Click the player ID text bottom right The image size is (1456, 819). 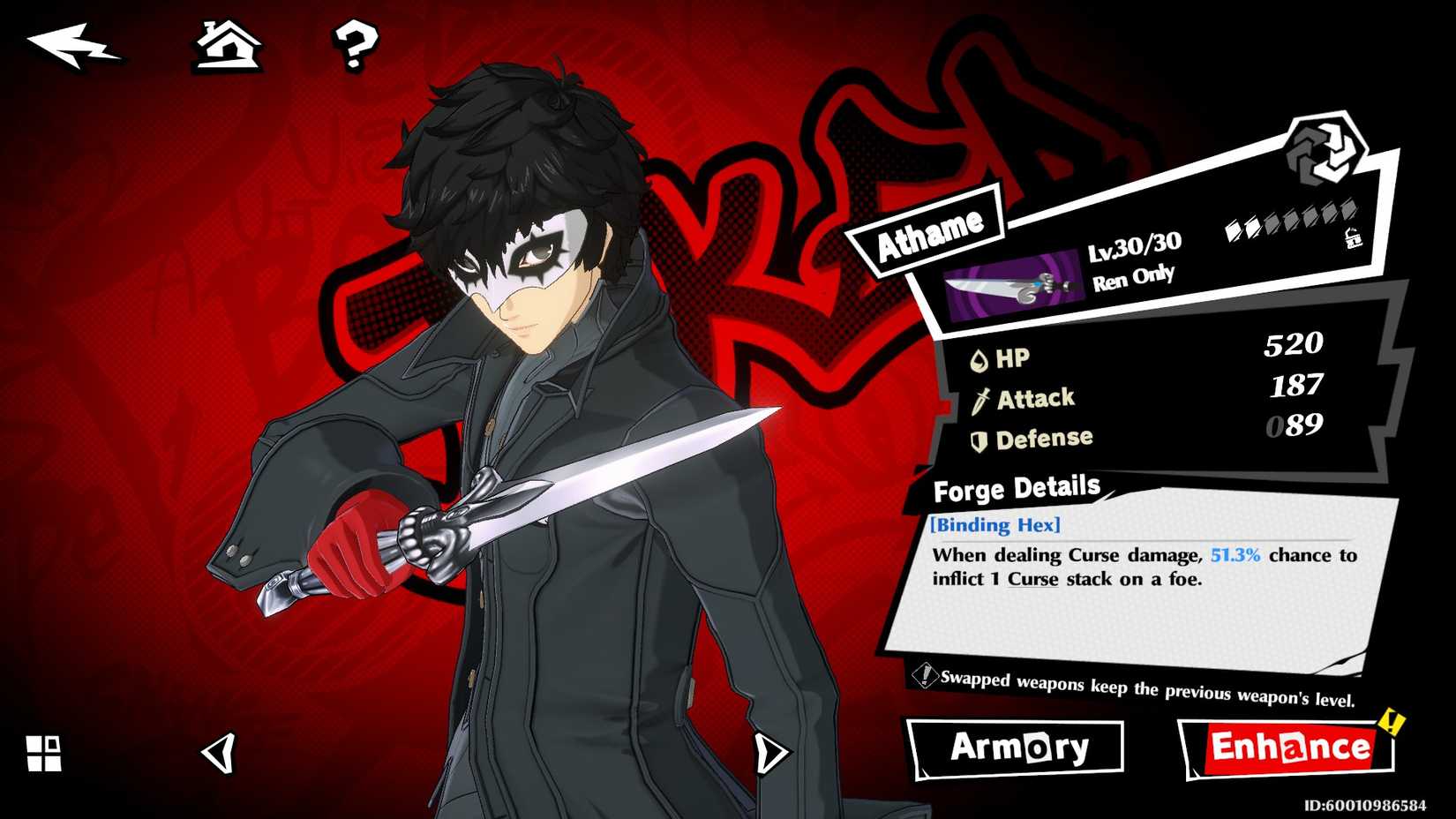1366,806
